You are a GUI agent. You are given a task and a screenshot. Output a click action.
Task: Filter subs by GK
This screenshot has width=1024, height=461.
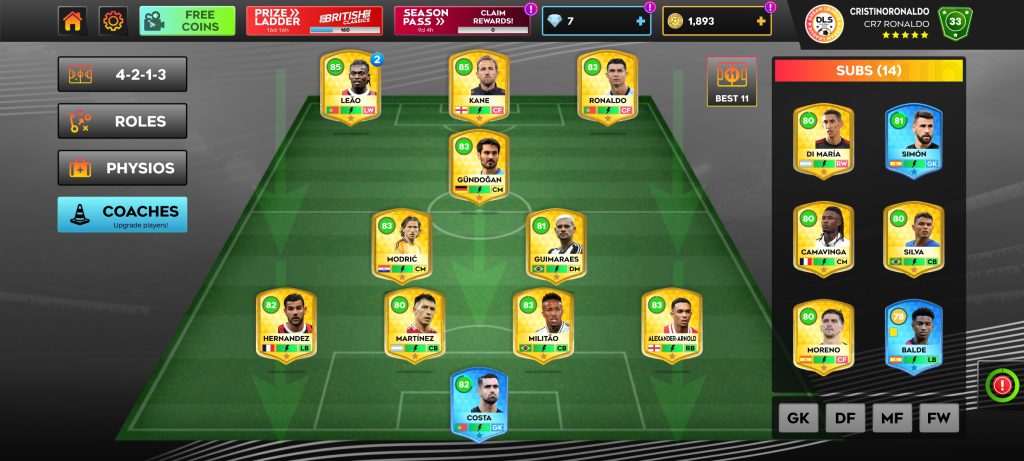[x=796, y=418]
